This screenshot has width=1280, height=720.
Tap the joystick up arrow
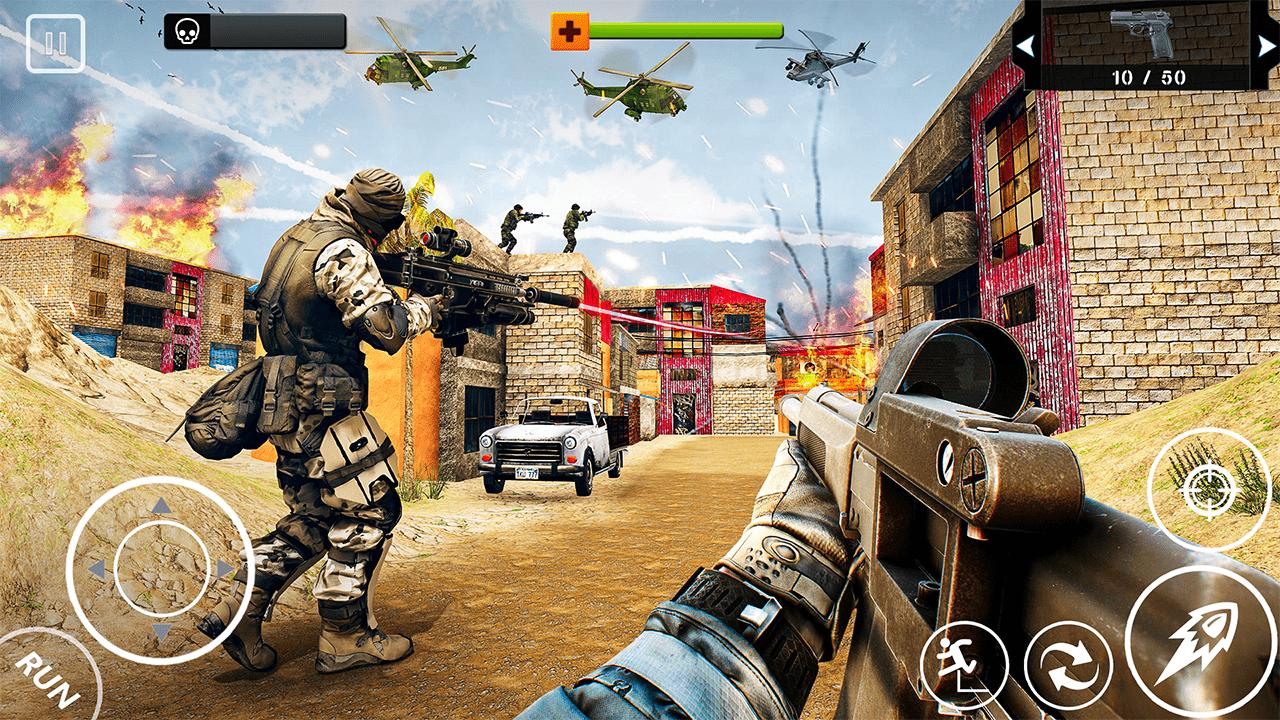pos(158,504)
